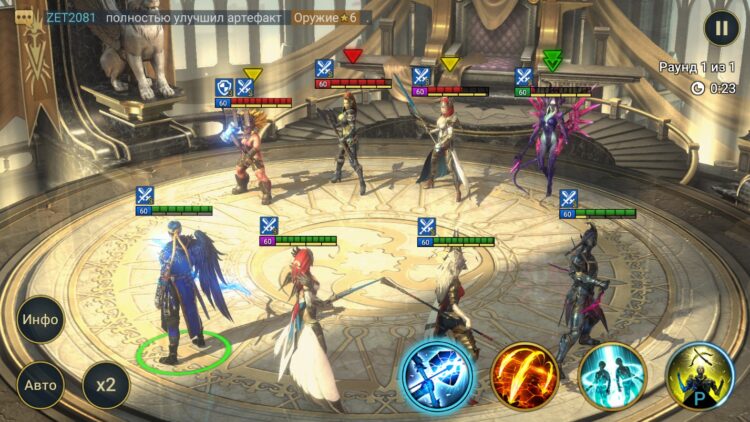The image size is (750, 422).
Task: Toggle x2 battle speed
Action: point(105,384)
